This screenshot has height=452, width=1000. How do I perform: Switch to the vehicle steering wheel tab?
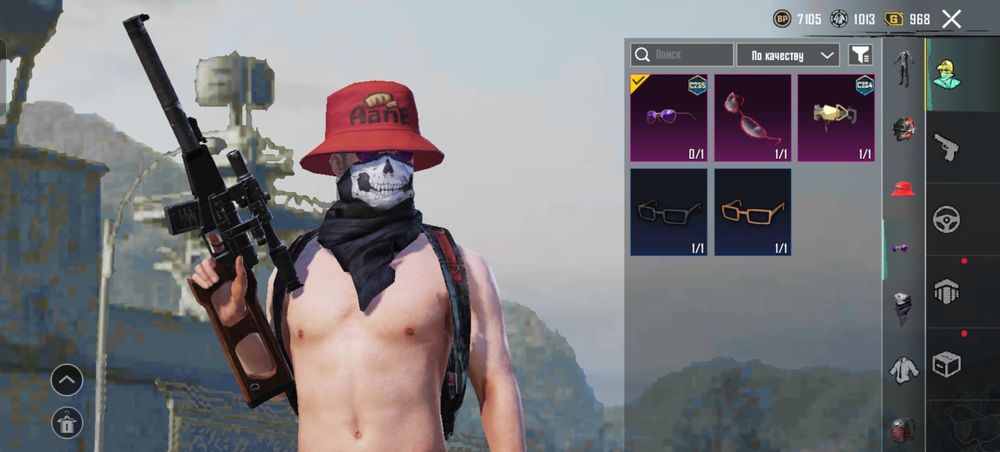coord(946,220)
